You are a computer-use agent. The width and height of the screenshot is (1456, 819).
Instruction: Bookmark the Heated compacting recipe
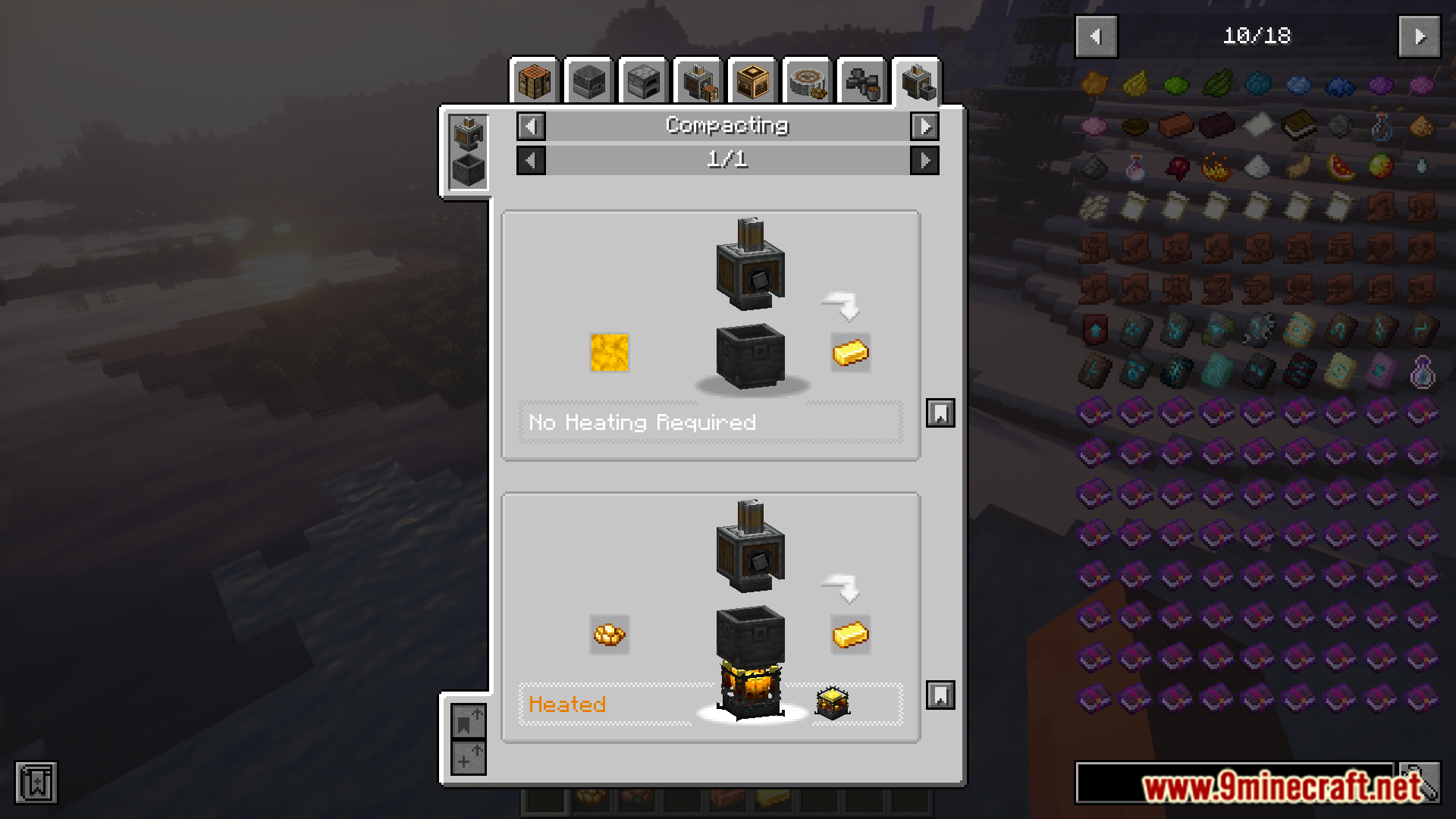(x=940, y=695)
